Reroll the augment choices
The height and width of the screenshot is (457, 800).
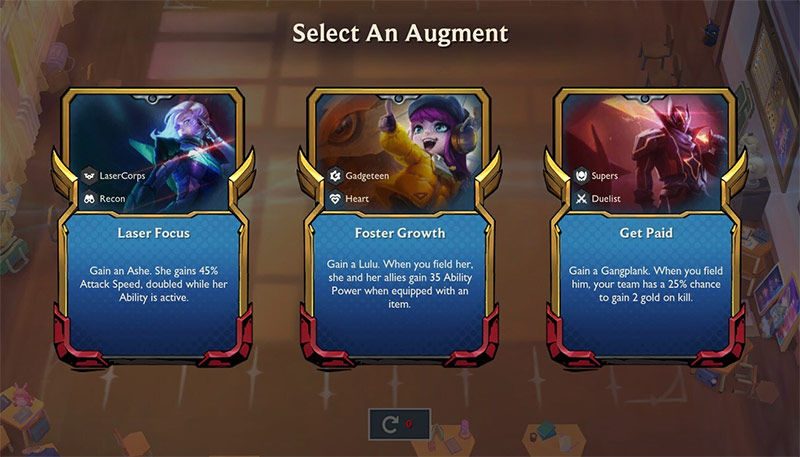pos(399,425)
